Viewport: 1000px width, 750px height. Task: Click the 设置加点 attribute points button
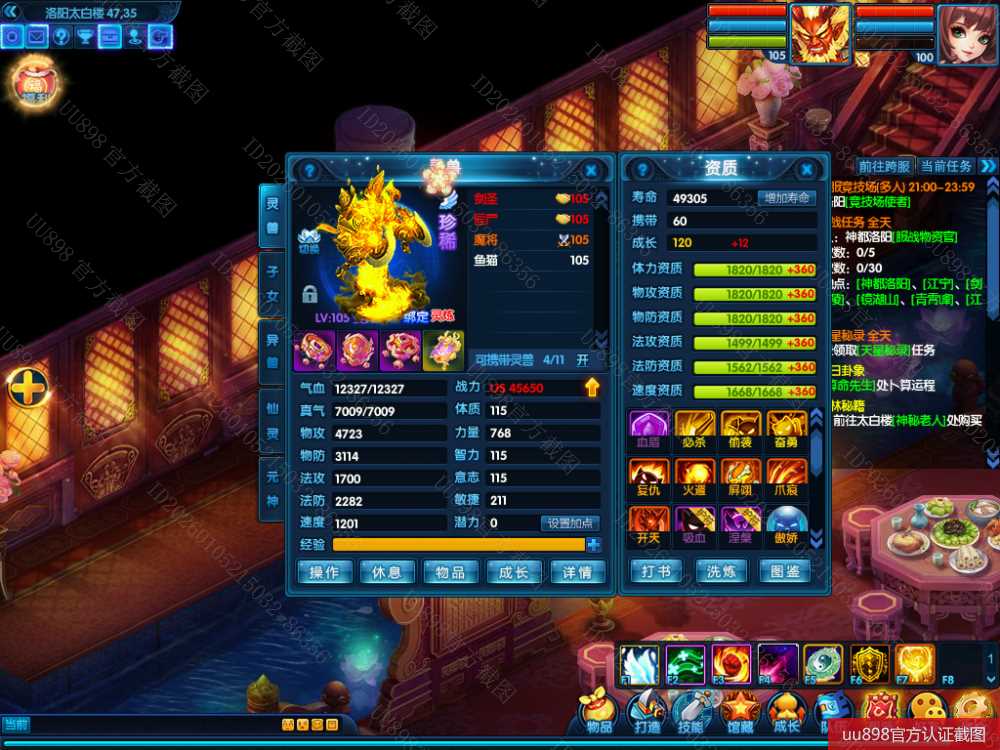(571, 523)
